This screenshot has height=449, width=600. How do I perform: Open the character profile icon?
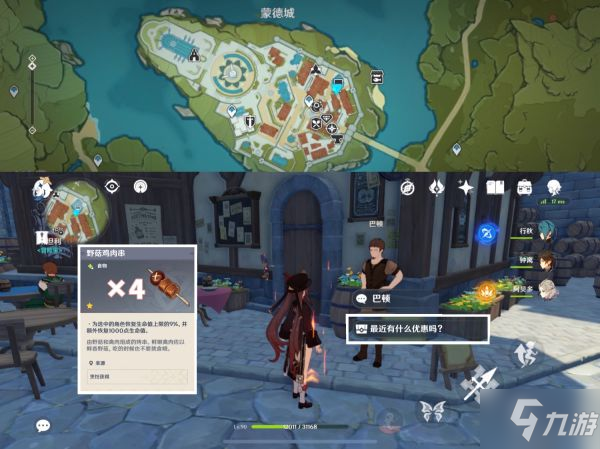pyautogui.click(x=553, y=187)
